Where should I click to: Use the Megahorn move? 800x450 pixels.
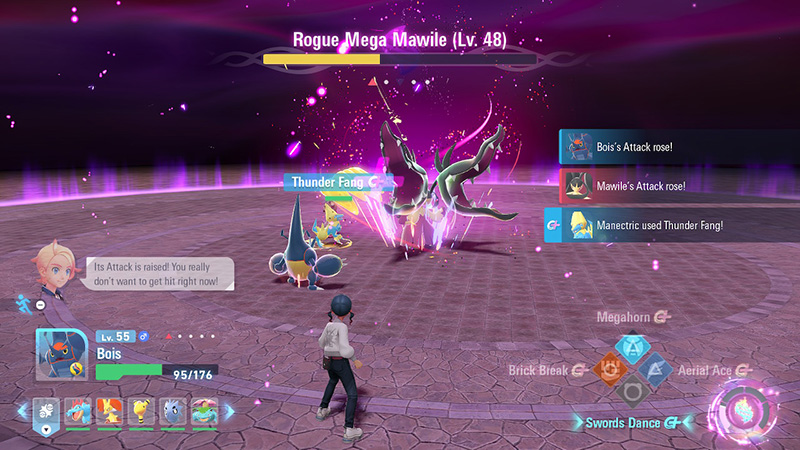click(x=632, y=346)
